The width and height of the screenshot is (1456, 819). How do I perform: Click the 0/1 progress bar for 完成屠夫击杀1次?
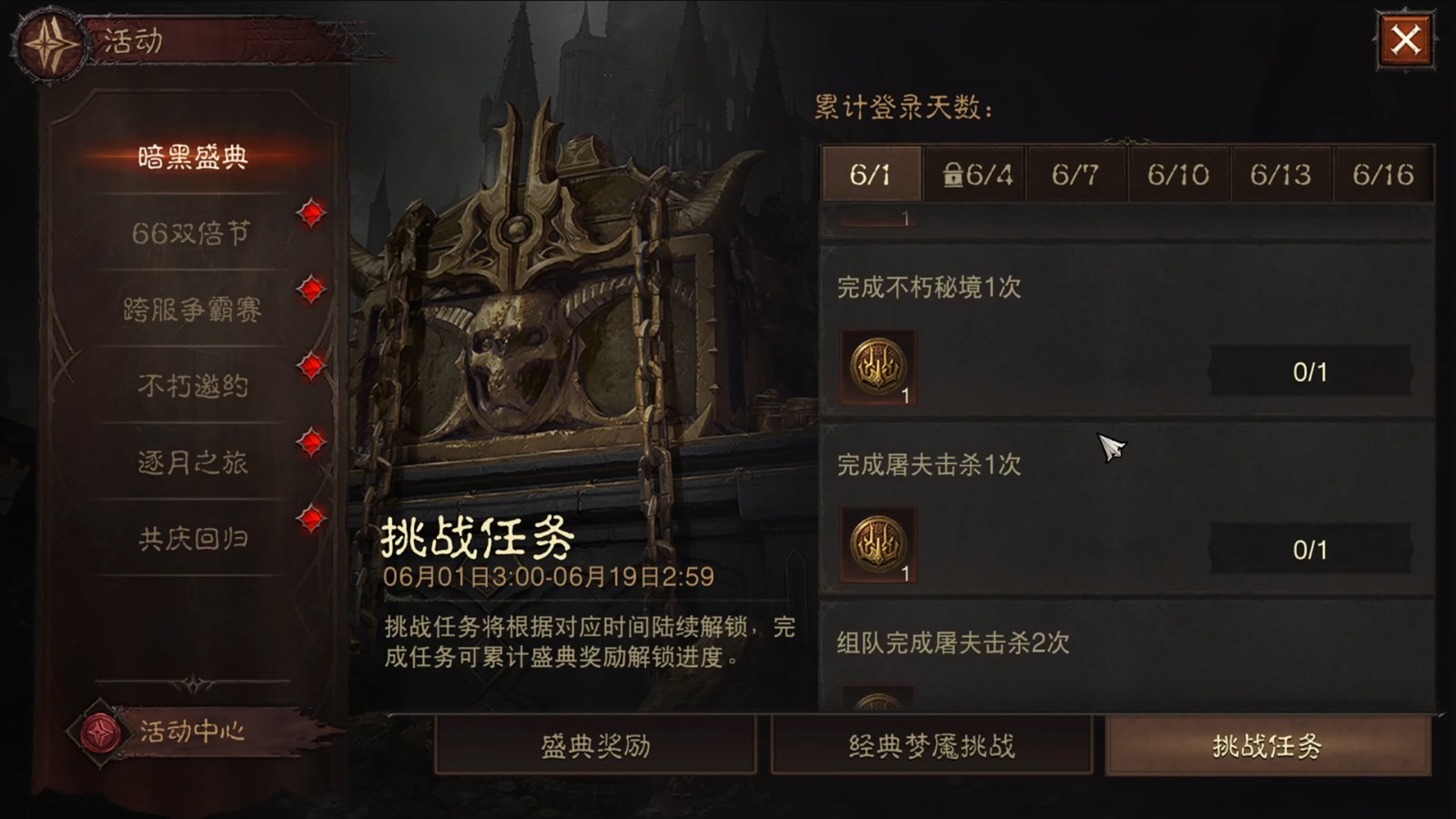pyautogui.click(x=1310, y=549)
